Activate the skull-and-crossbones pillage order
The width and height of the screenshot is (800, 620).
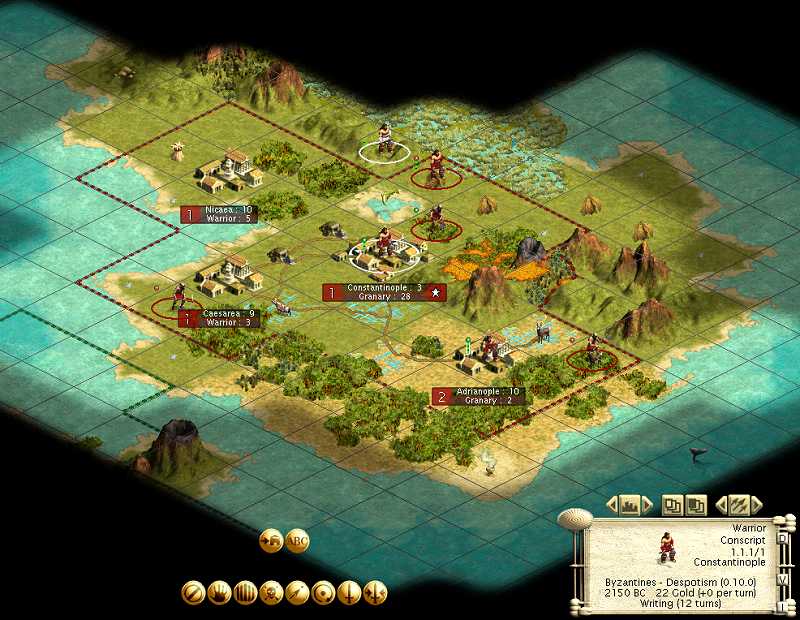tap(271, 593)
